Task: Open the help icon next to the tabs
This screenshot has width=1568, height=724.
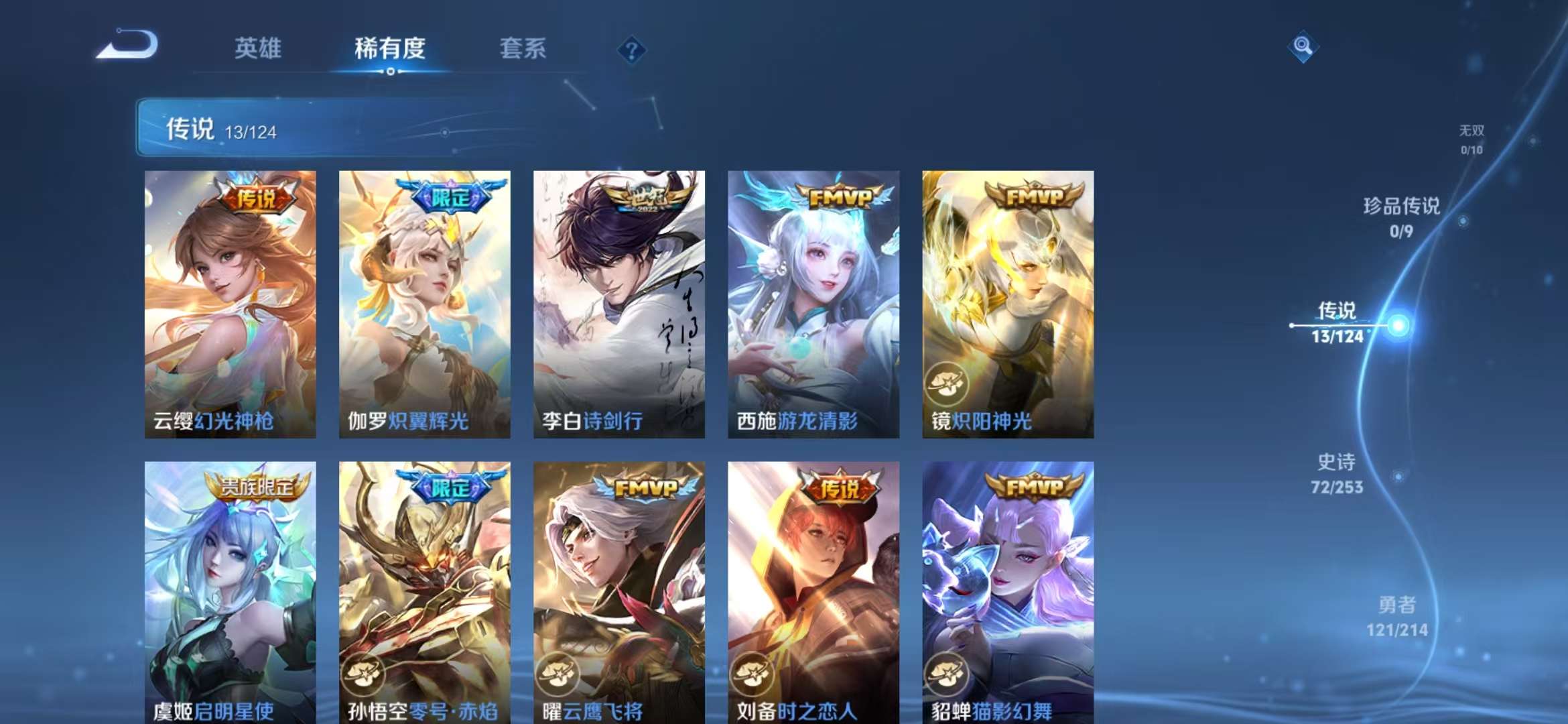Action: pos(631,50)
